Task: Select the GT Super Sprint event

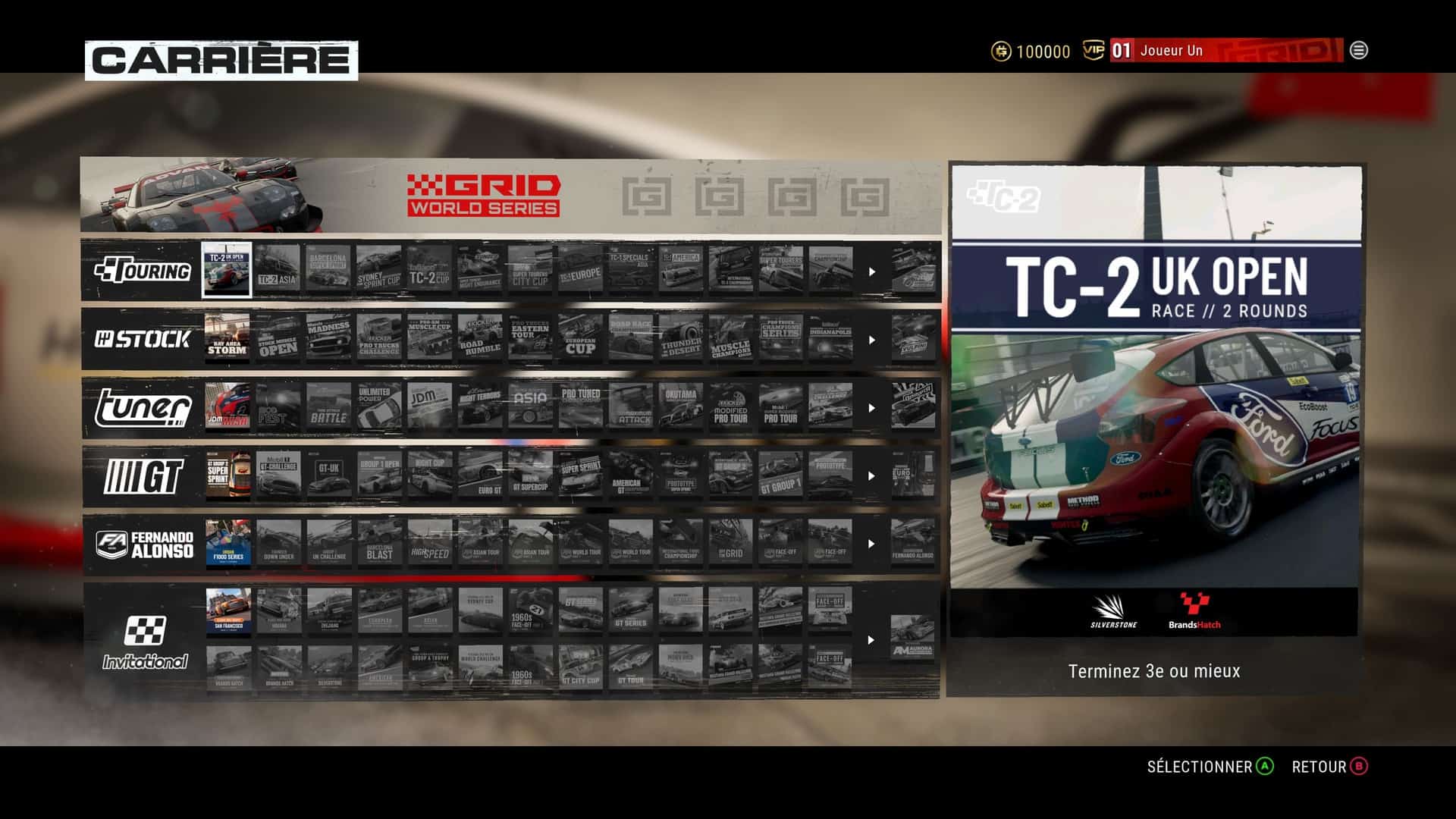Action: click(x=227, y=475)
